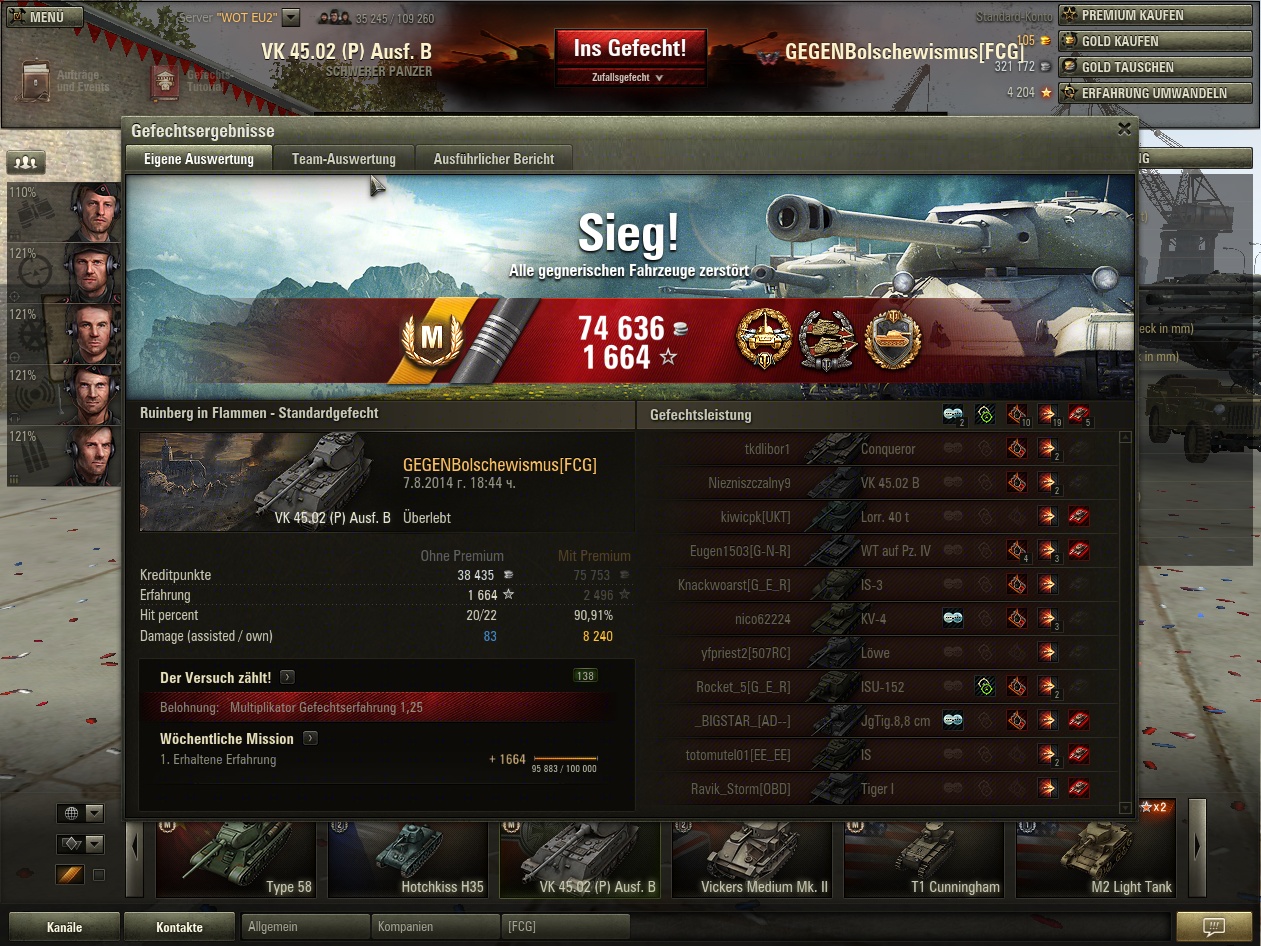Open the Kontakte list
The image size is (1261, 946).
[x=179, y=927]
